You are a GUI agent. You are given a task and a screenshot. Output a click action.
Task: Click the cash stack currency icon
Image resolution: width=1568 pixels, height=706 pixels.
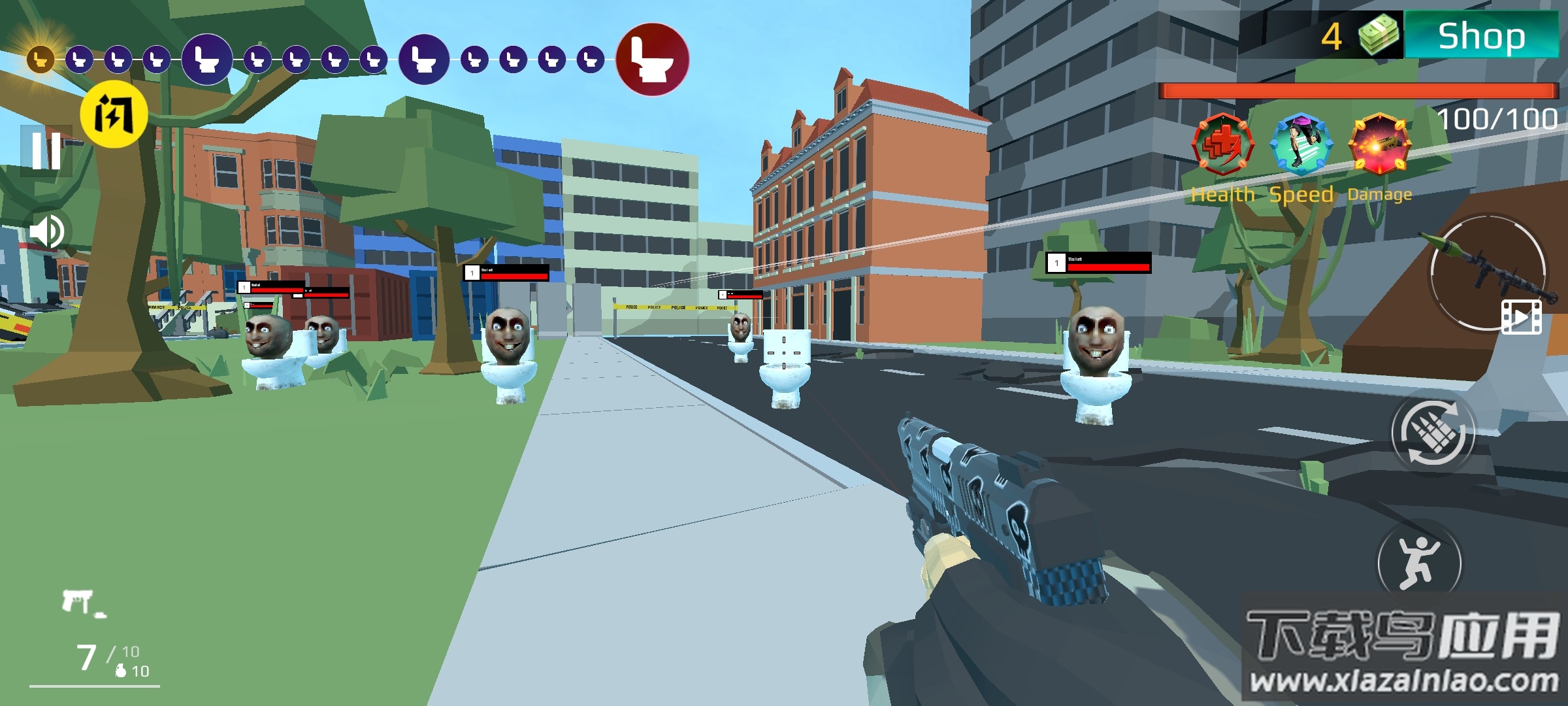click(x=1379, y=36)
